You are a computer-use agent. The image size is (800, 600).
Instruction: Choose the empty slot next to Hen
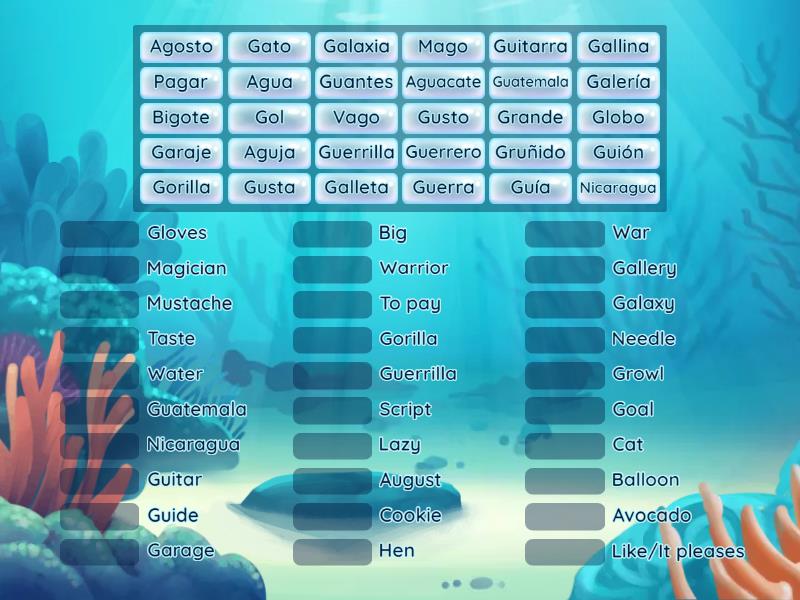coord(332,551)
